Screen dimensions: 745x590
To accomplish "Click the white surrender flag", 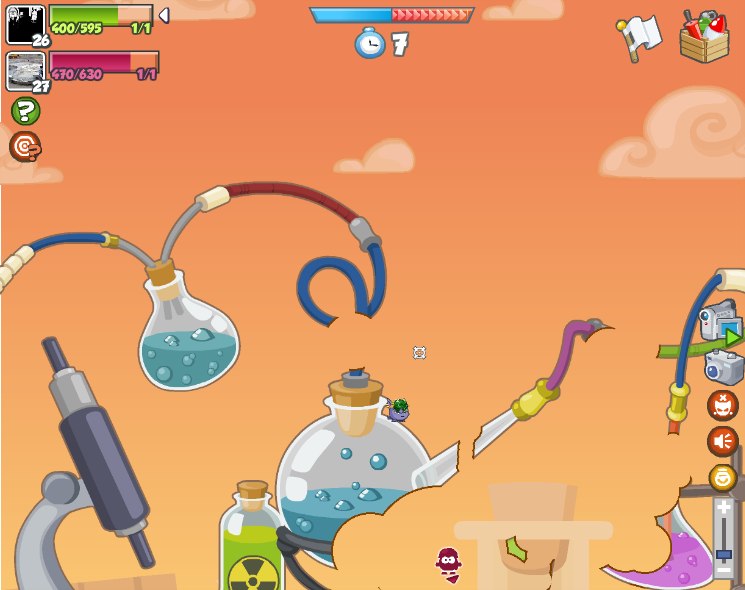I will coord(639,37).
